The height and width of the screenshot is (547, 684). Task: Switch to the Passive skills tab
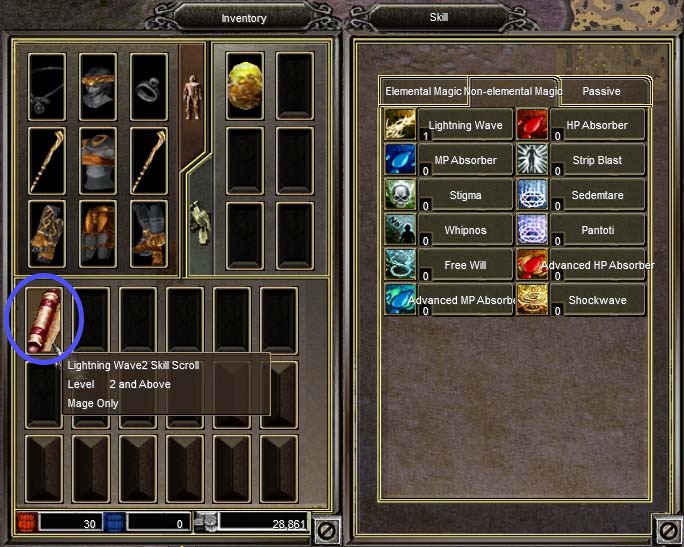click(x=601, y=91)
